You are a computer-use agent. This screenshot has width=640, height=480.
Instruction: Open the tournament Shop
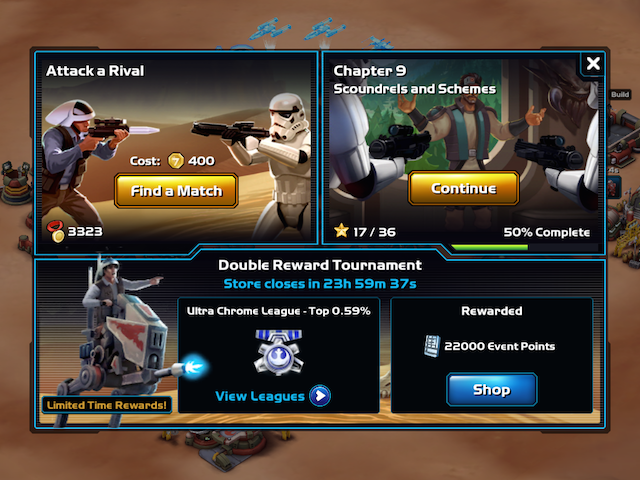[491, 390]
